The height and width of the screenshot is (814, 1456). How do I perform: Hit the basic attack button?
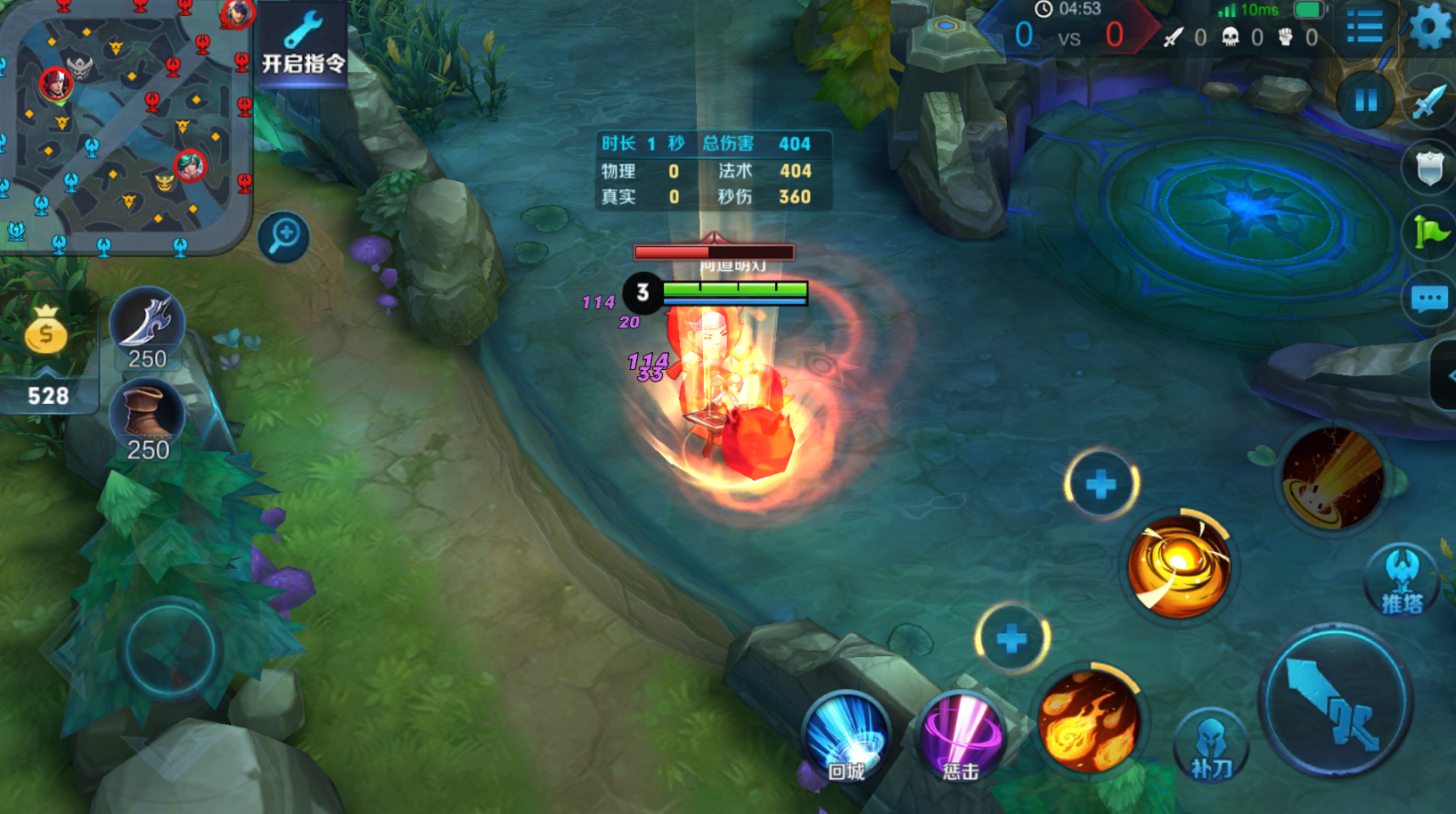1335,701
